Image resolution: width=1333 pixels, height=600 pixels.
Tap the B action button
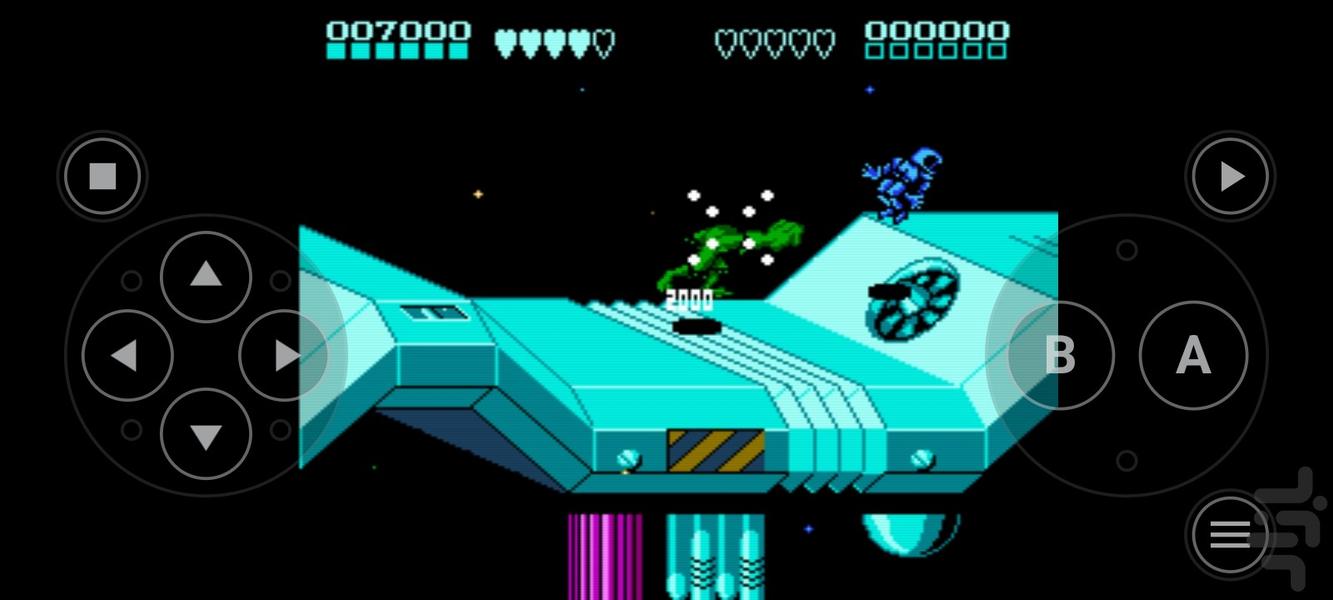[x=1060, y=355]
